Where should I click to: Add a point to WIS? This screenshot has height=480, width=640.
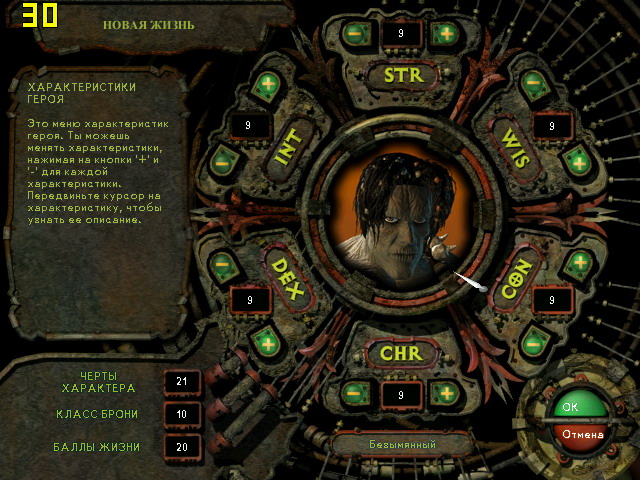(x=580, y=162)
